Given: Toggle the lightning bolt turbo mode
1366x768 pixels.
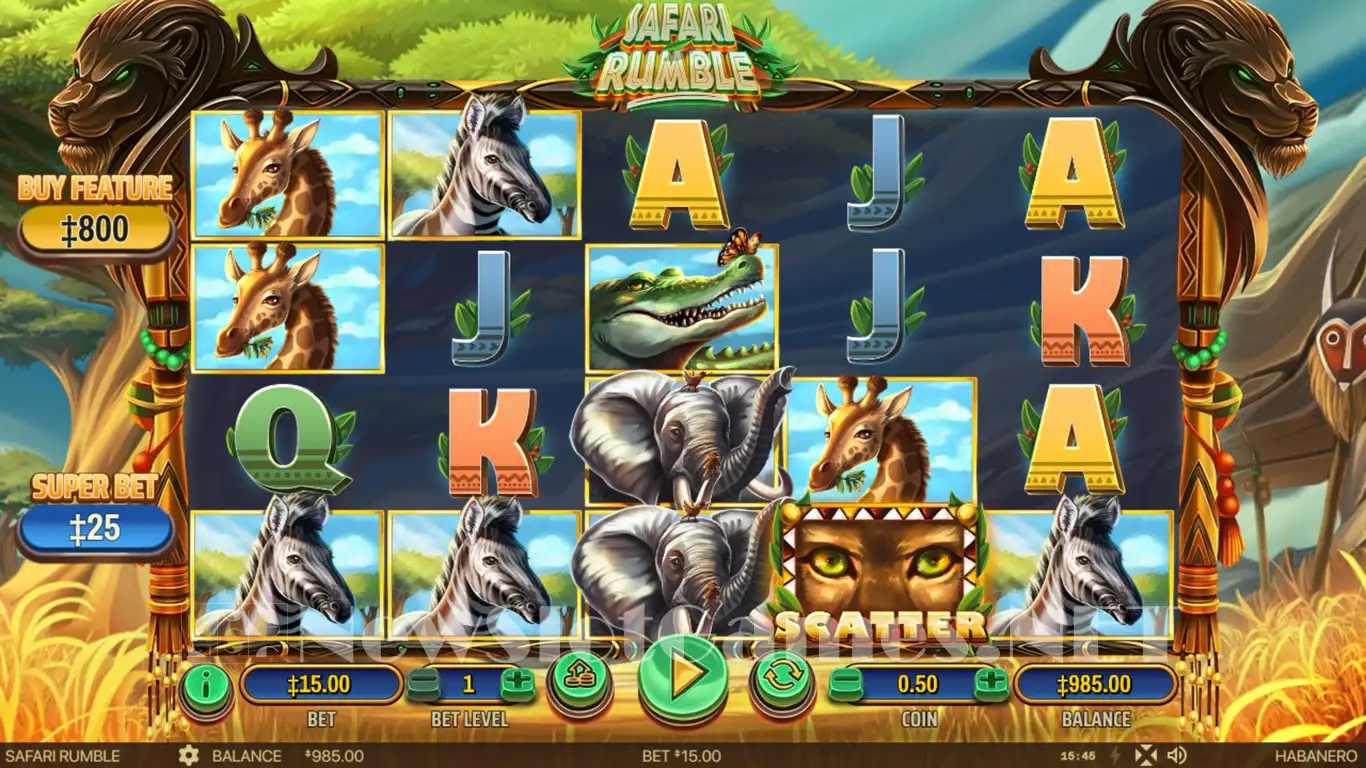Looking at the screenshot, I should (x=1116, y=756).
